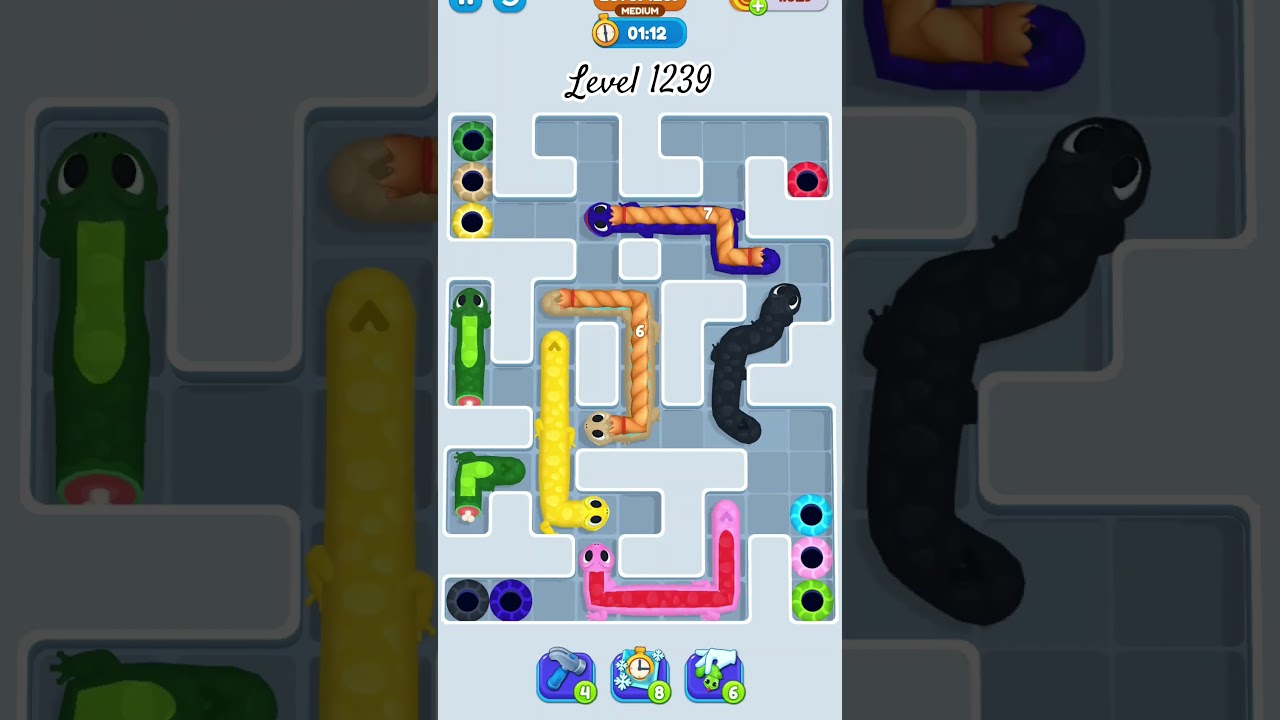Tap the pause icon at top left
Viewport: 1280px width, 720px height.
click(464, 2)
